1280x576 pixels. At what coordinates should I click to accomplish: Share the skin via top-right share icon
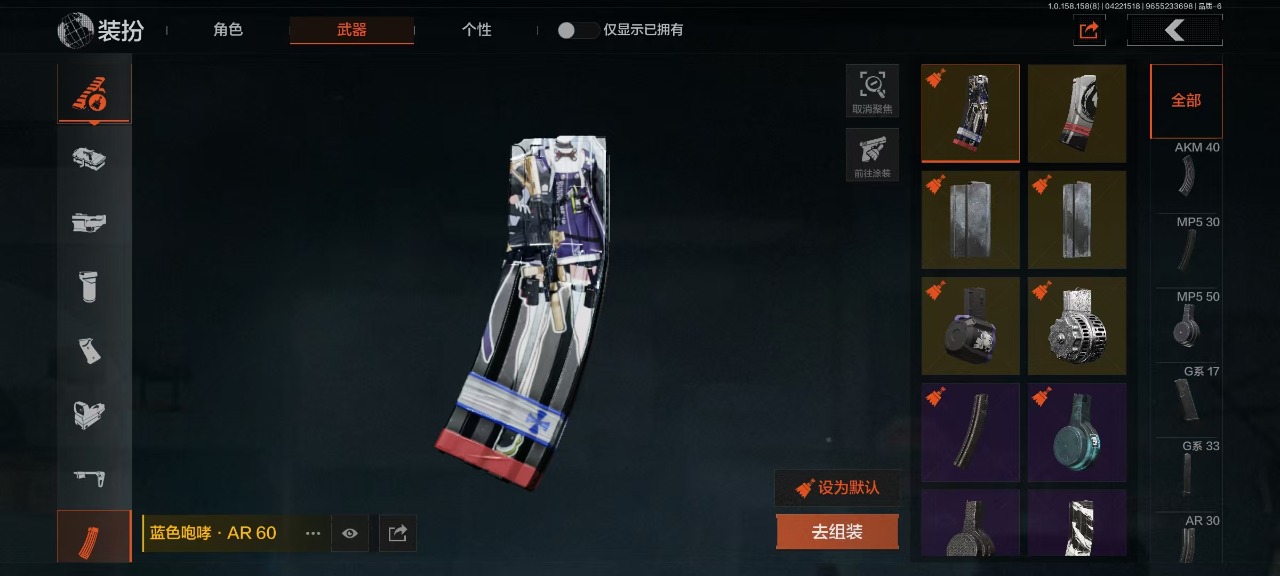pyautogui.click(x=1089, y=31)
